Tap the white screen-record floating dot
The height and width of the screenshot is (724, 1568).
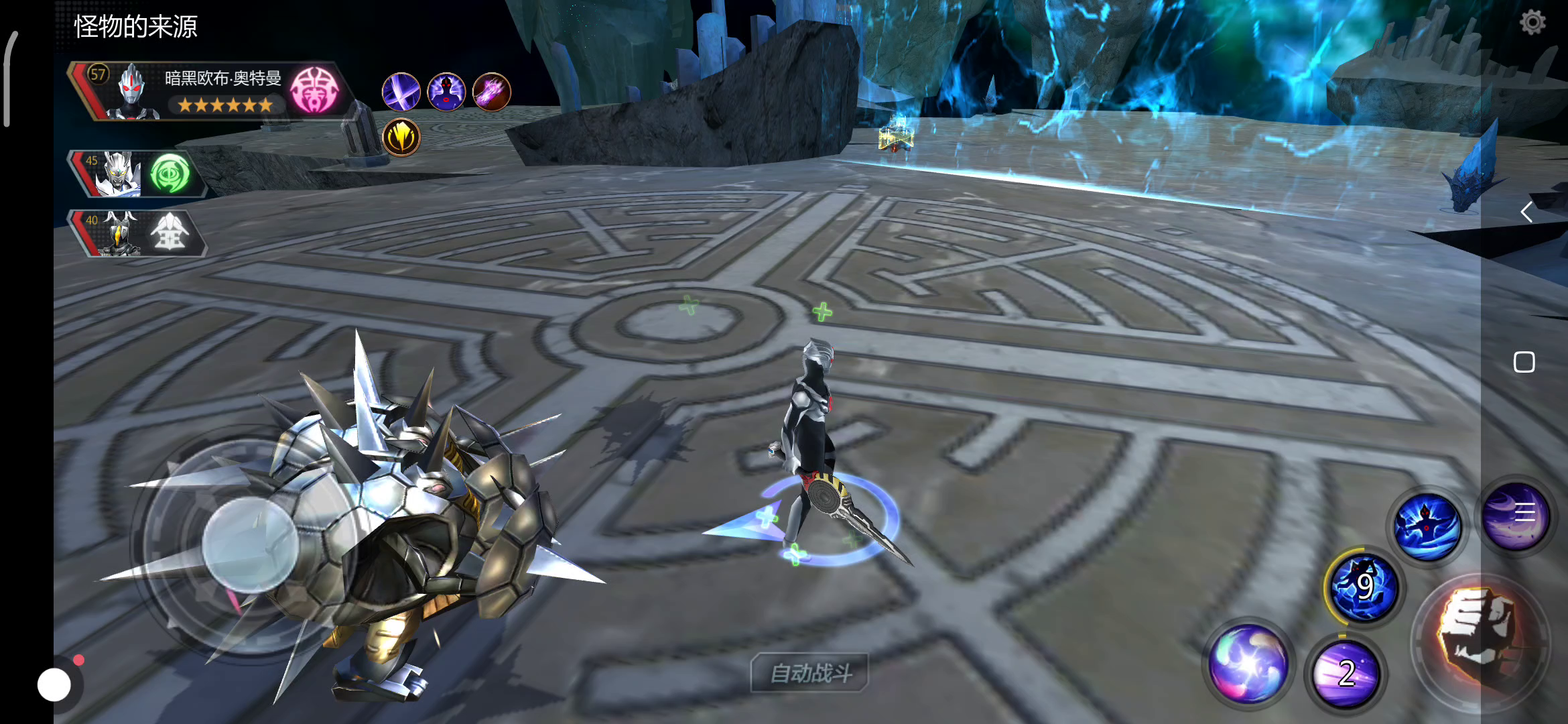coord(54,684)
